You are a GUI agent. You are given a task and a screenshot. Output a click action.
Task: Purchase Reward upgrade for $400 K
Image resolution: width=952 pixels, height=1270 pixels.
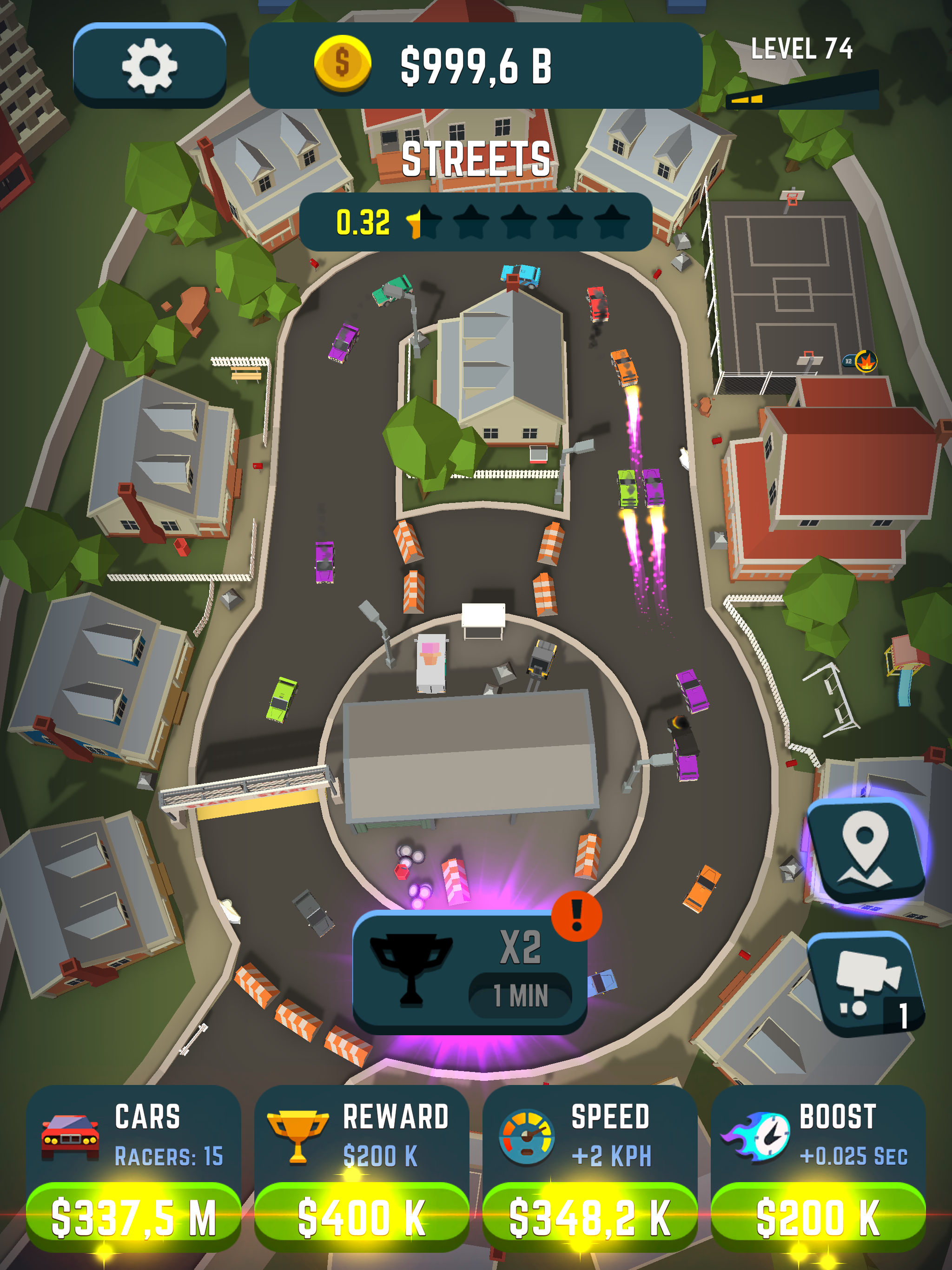(362, 1216)
